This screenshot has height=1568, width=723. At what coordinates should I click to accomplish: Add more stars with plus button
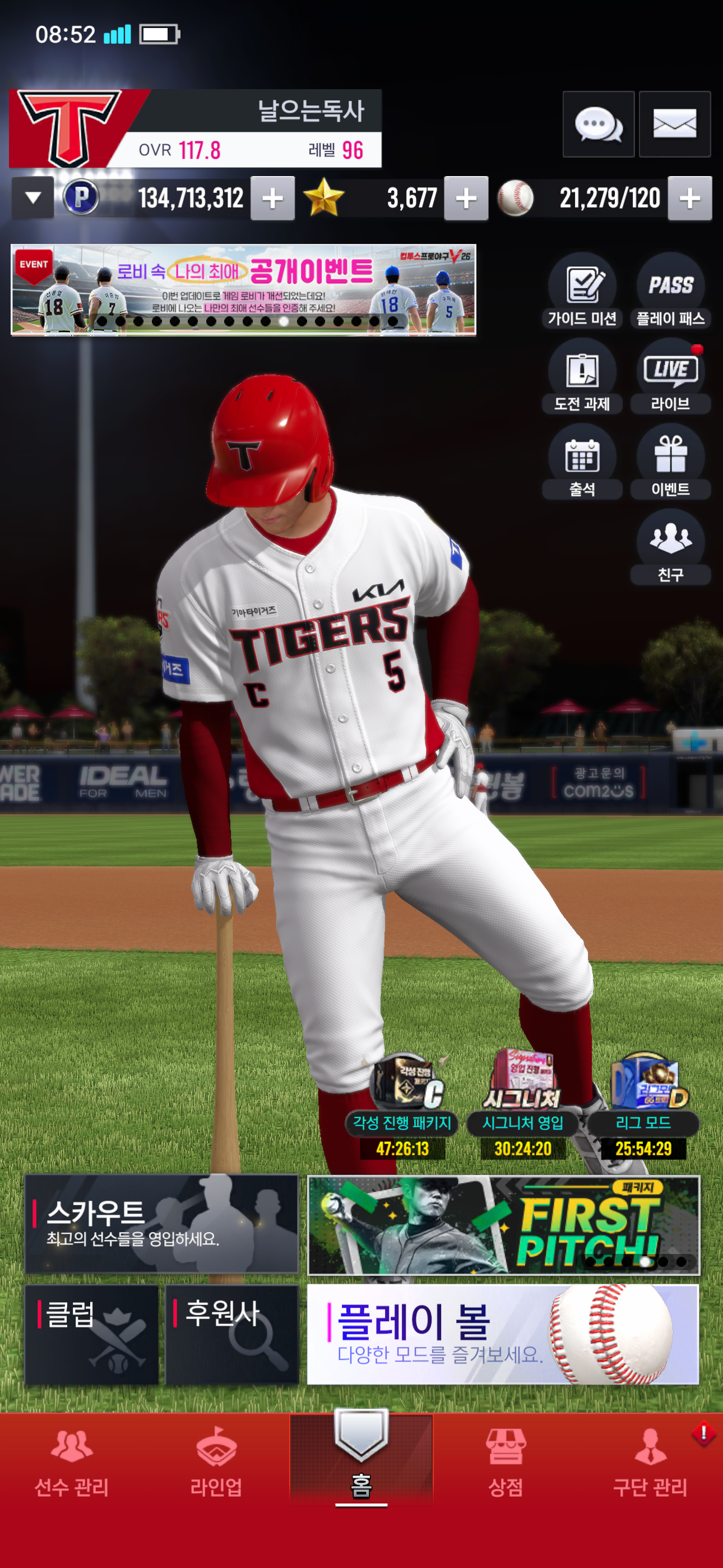(x=466, y=198)
